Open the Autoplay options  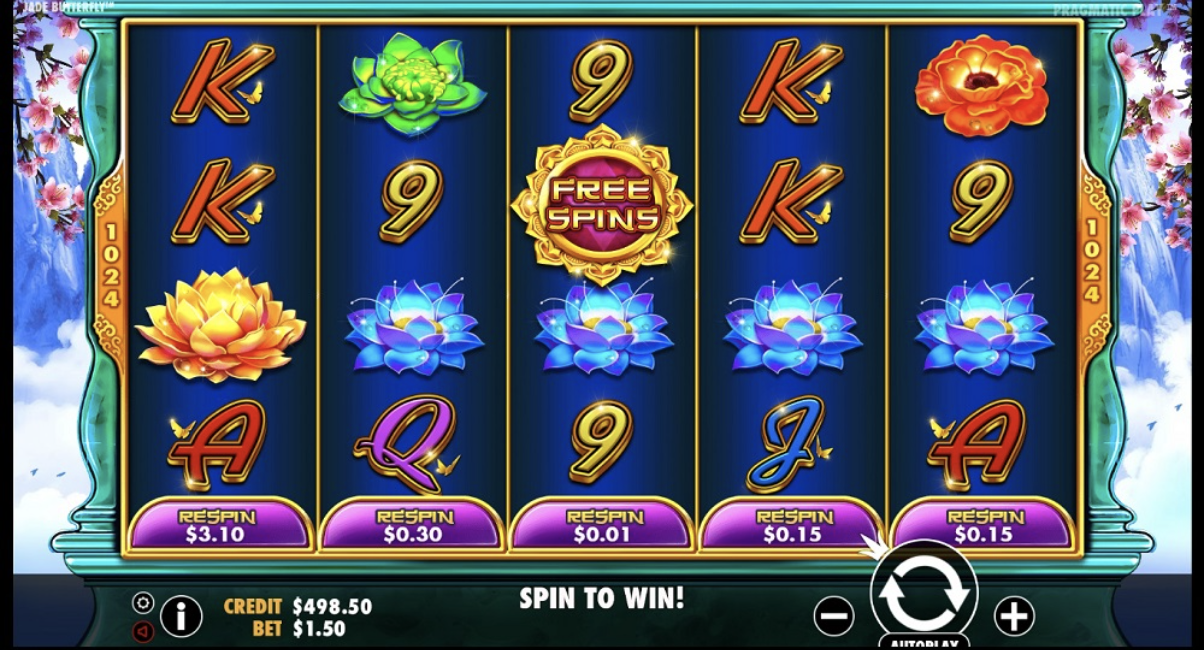tap(924, 643)
